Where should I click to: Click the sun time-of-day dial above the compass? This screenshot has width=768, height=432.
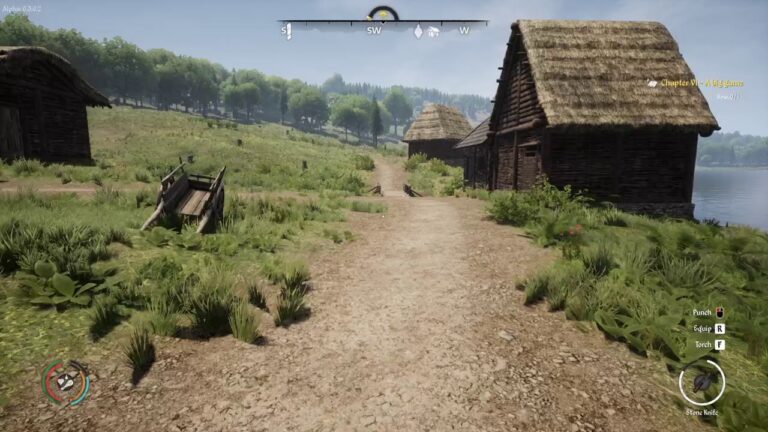pos(383,14)
